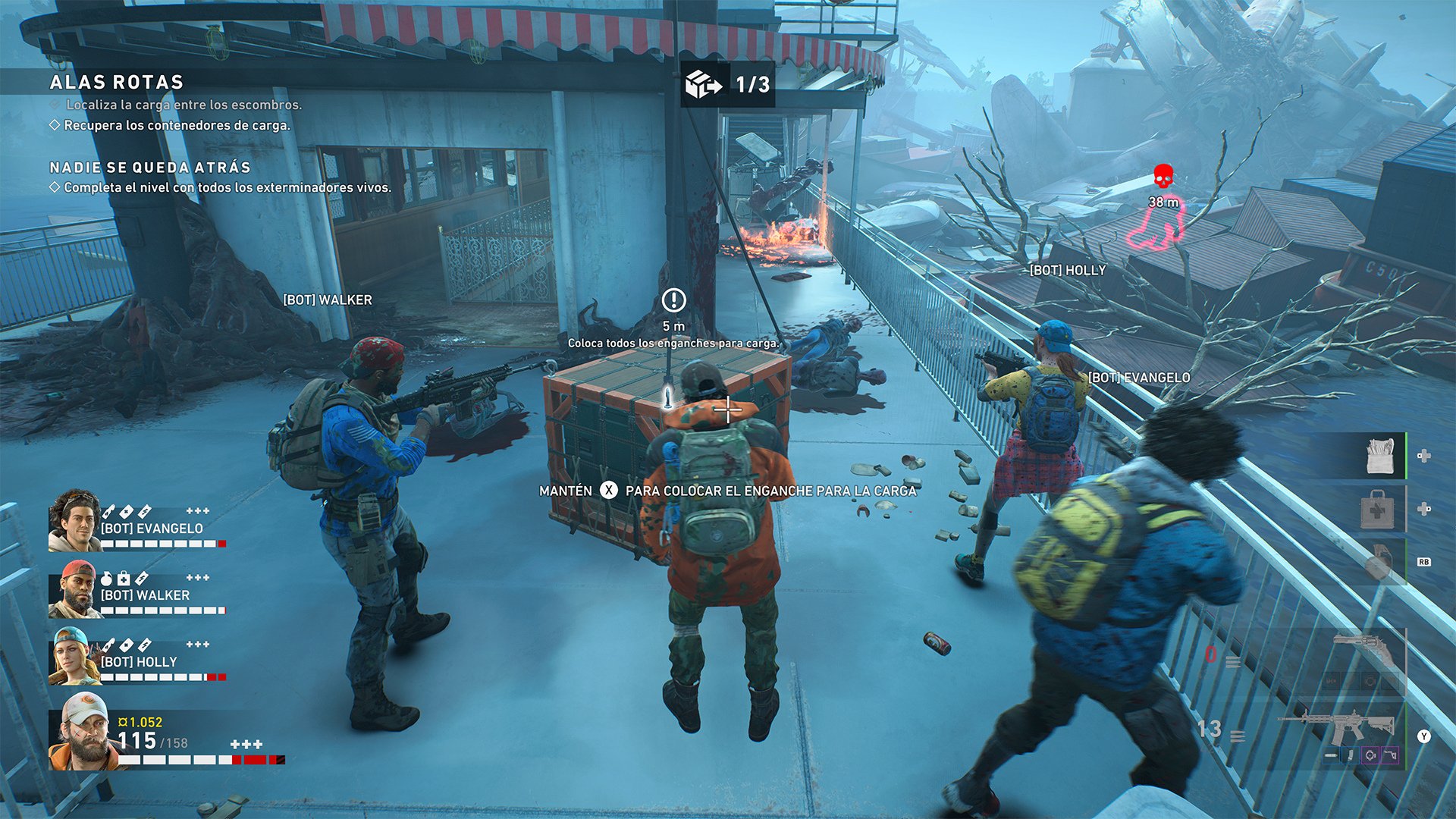The width and height of the screenshot is (1456, 819).
Task: Click the purple stock attachment on the rifle
Action: coord(1389,755)
